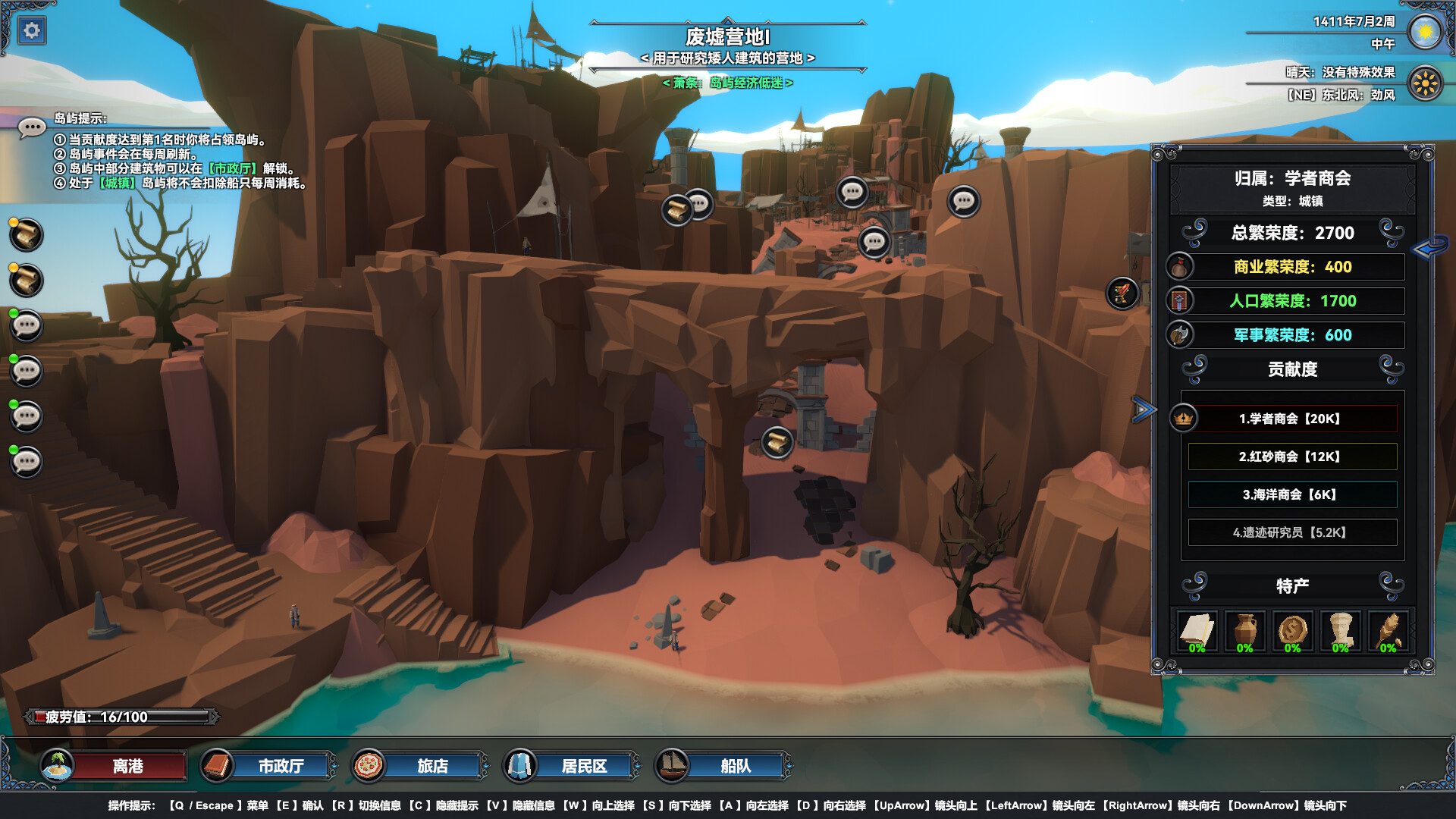Viewport: 1456px width, 819px height.
Task: Select 红砂商会【12K】in the contribution ranking
Action: tap(1291, 457)
